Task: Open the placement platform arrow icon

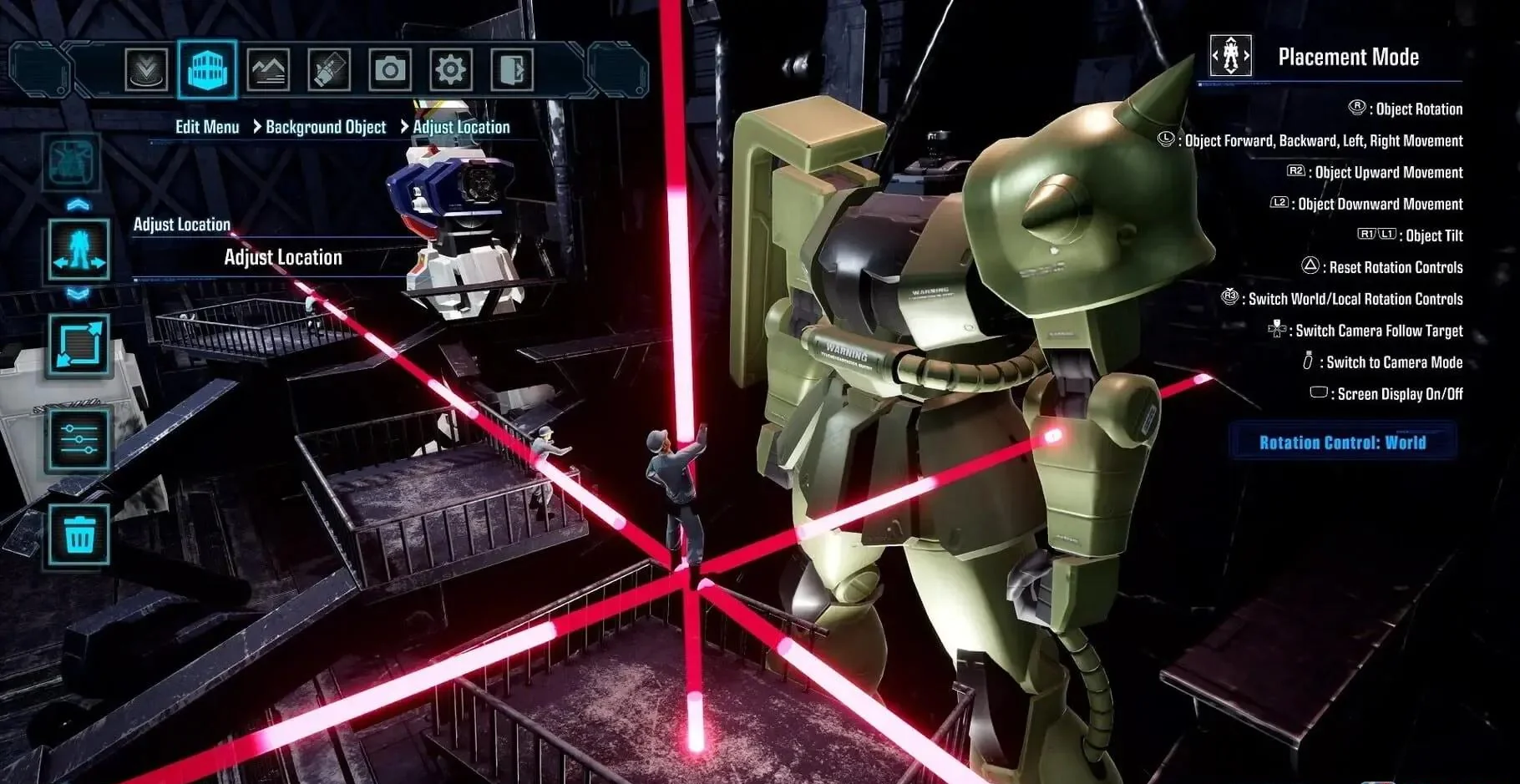Action: [146, 69]
